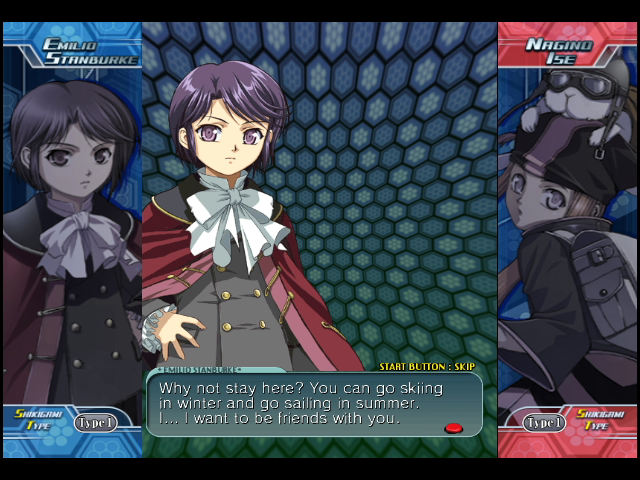This screenshot has height=480, width=640.
Task: Select the Emilio Stanburke character panel
Action: (72, 230)
